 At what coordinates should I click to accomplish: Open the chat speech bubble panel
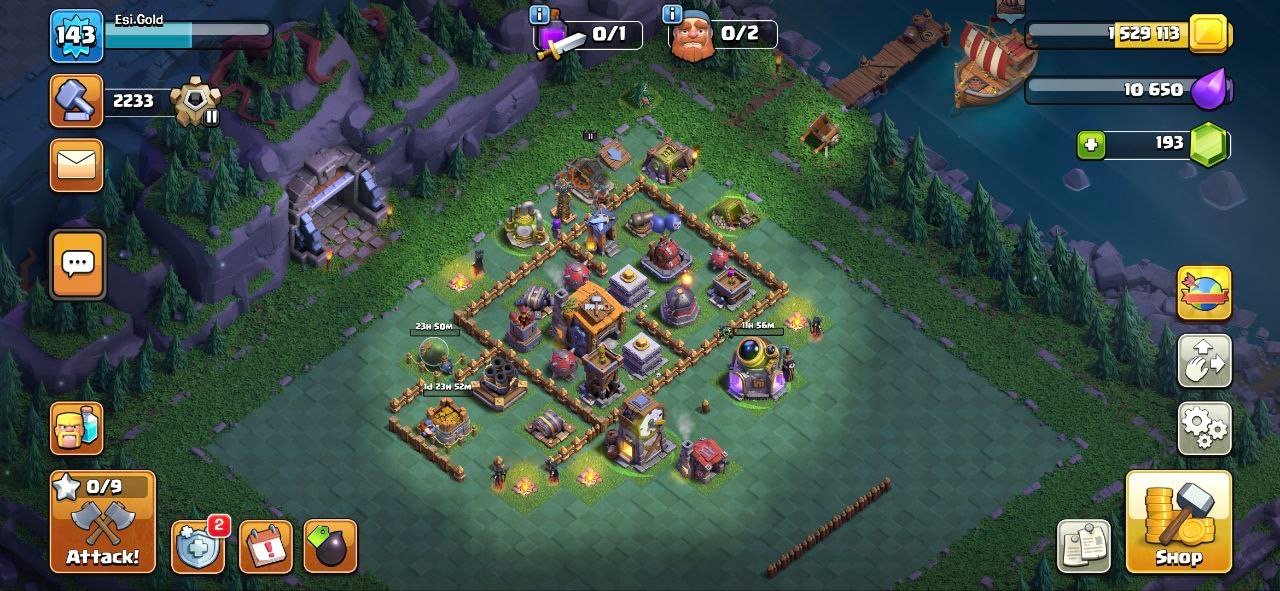click(77, 264)
